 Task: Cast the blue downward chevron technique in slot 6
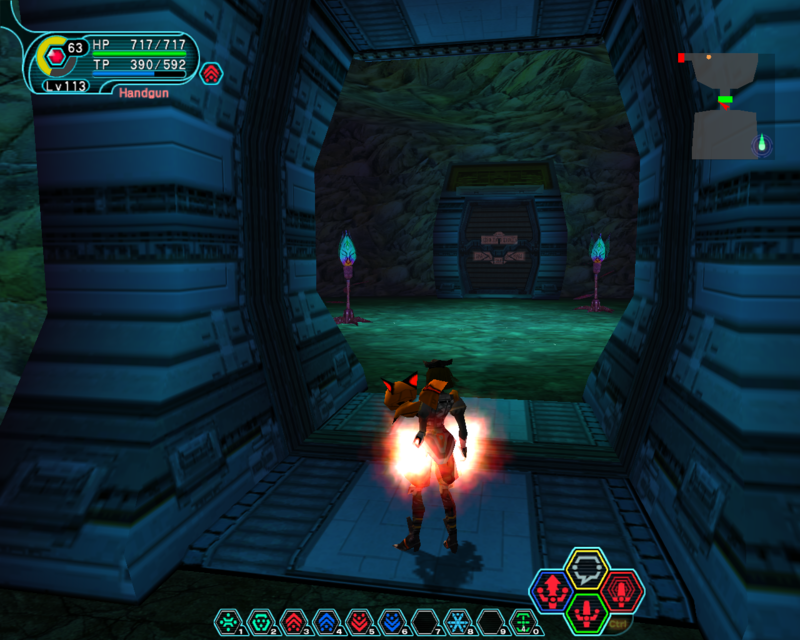pos(392,621)
